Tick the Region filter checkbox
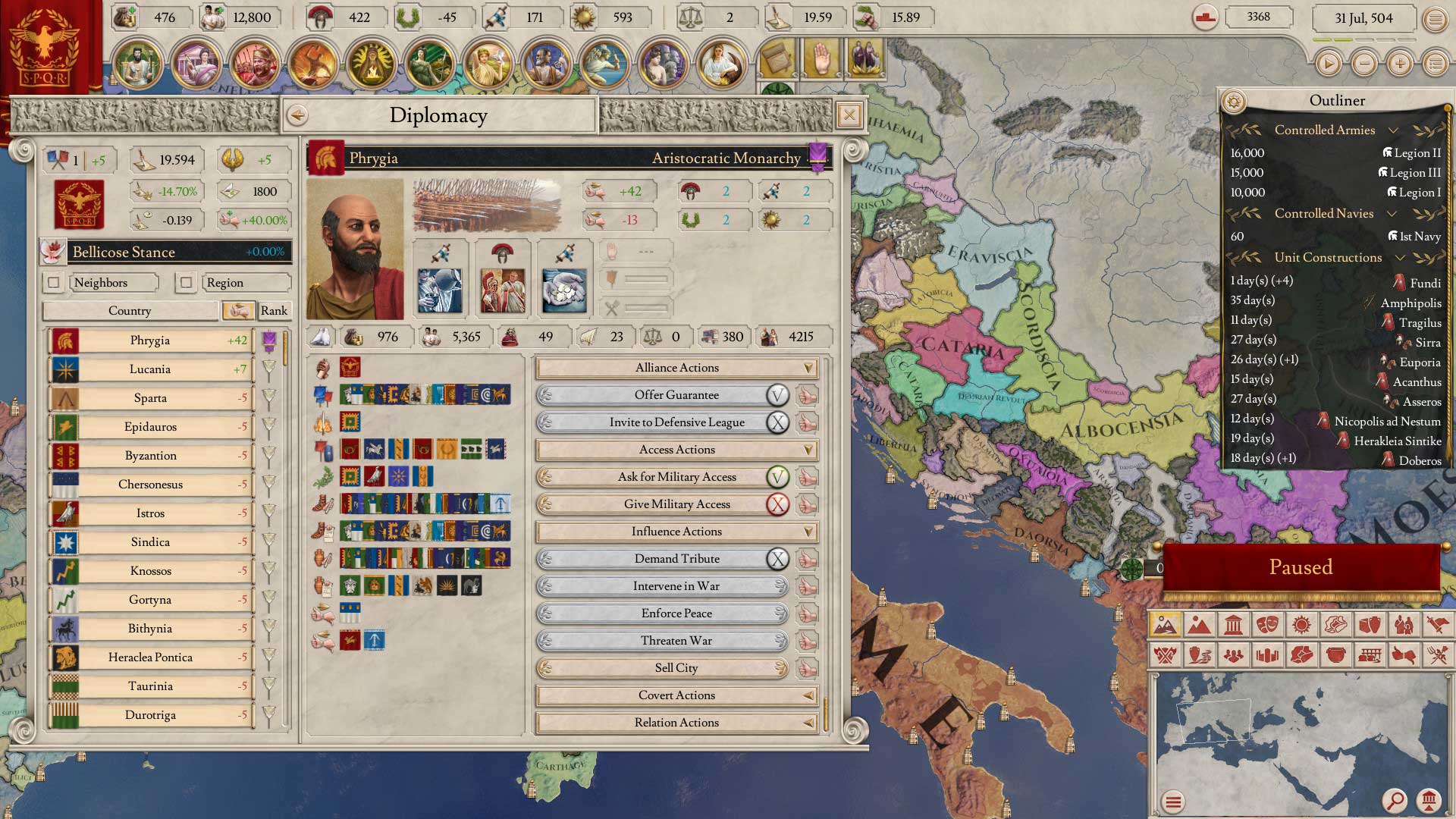The image size is (1456, 819). (186, 283)
